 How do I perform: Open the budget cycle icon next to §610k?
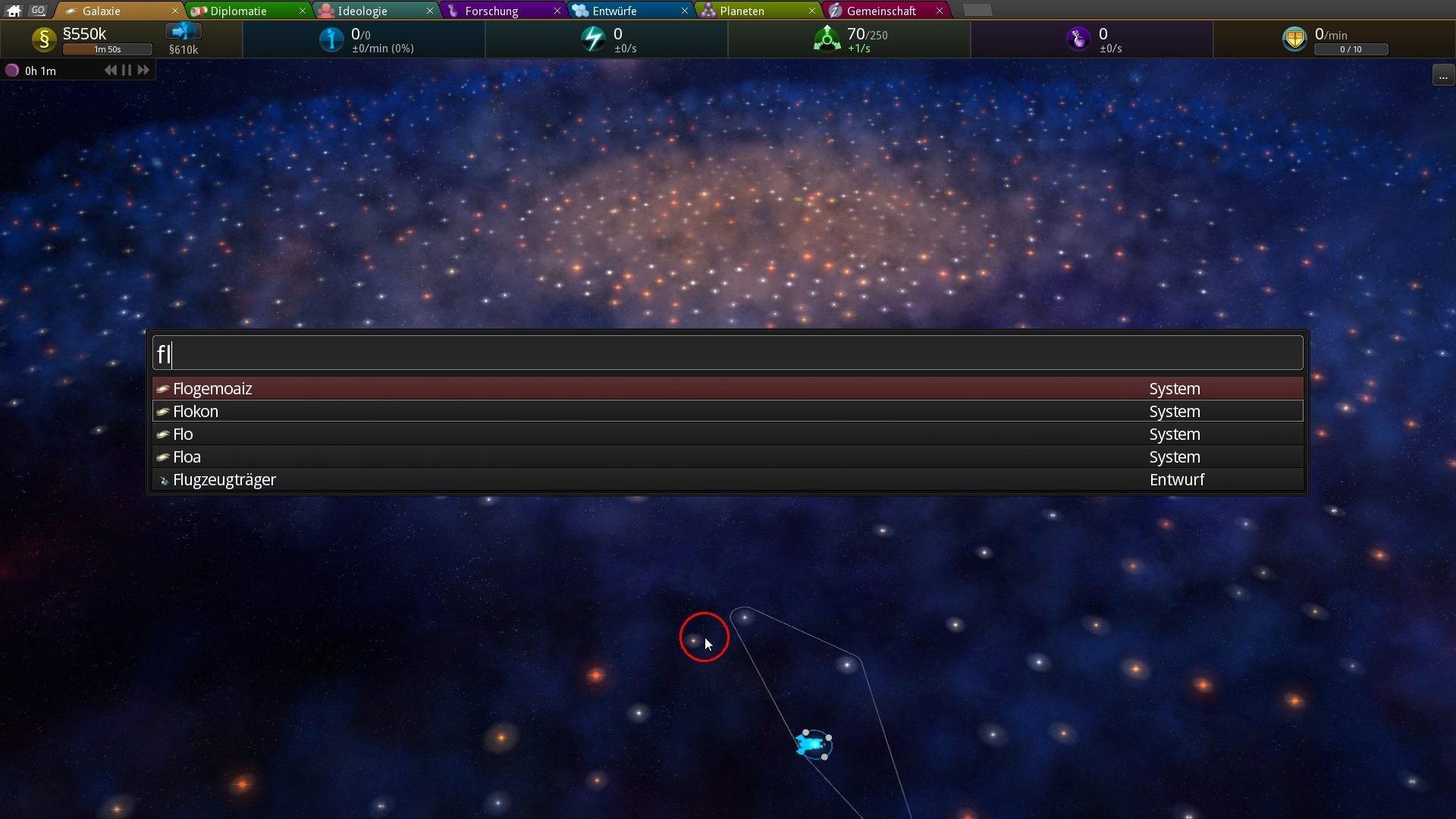(184, 32)
